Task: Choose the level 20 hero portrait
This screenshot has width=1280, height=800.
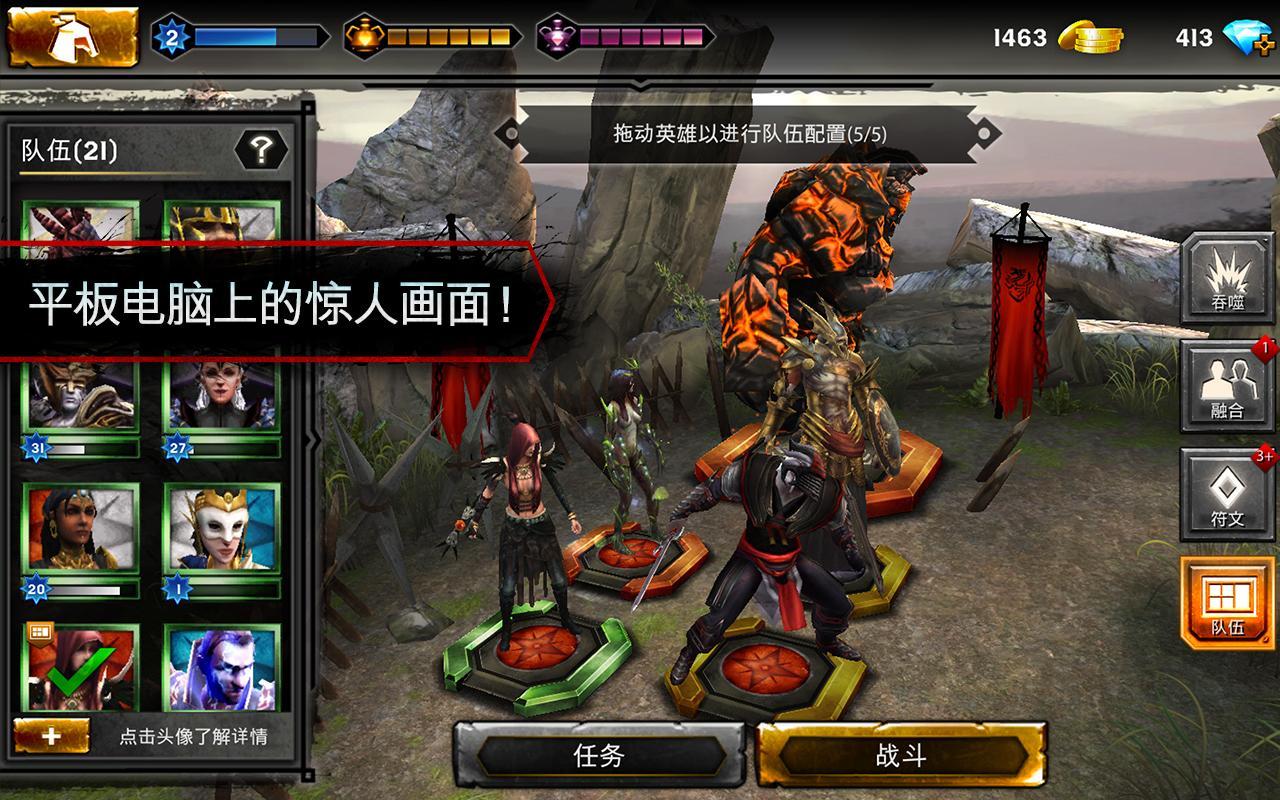Action: coord(81,530)
